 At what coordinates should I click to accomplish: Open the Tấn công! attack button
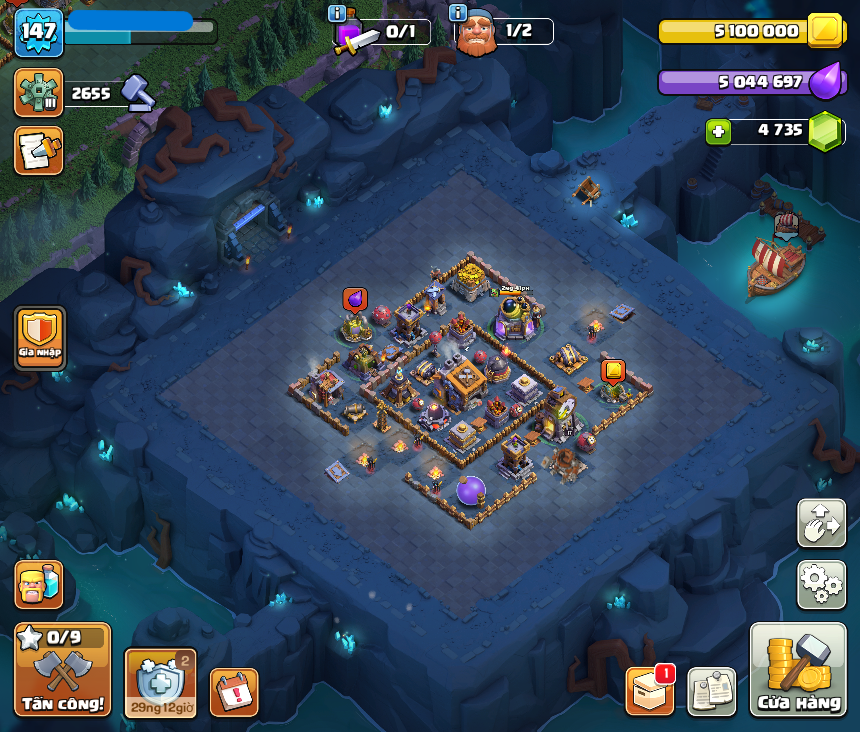62,669
